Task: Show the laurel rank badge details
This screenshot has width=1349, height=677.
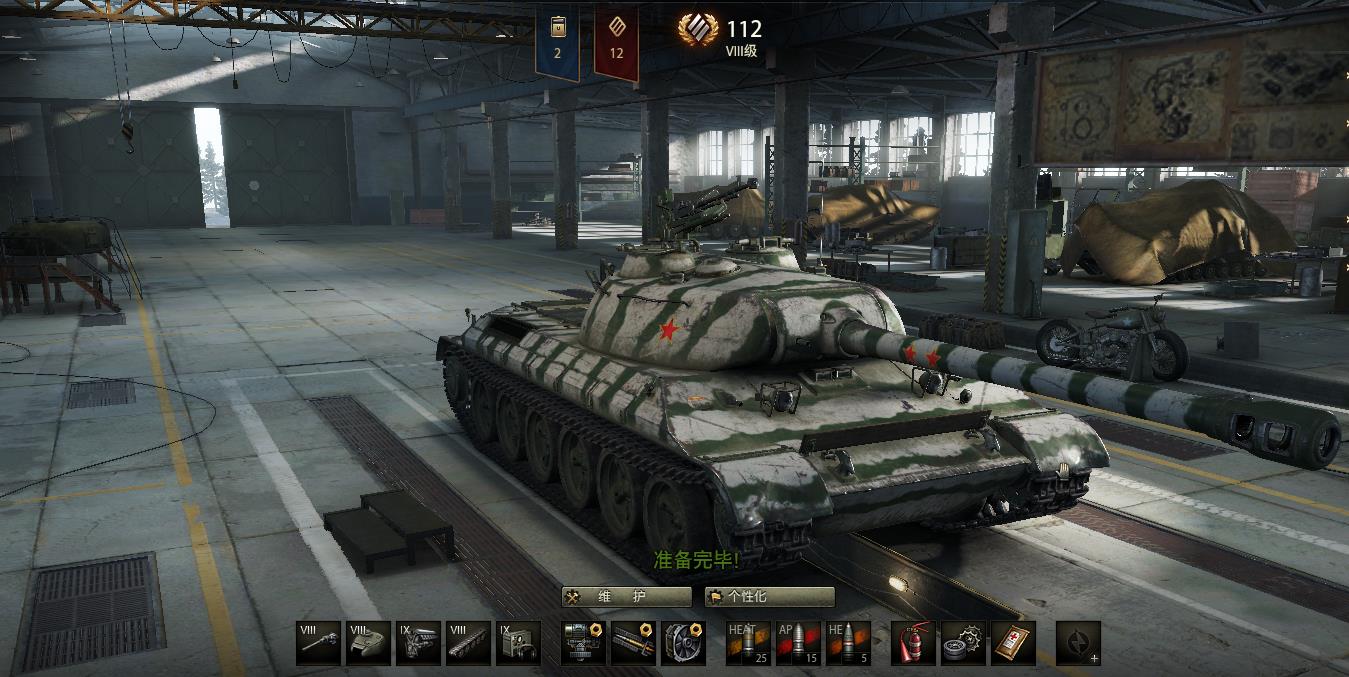Action: point(698,30)
